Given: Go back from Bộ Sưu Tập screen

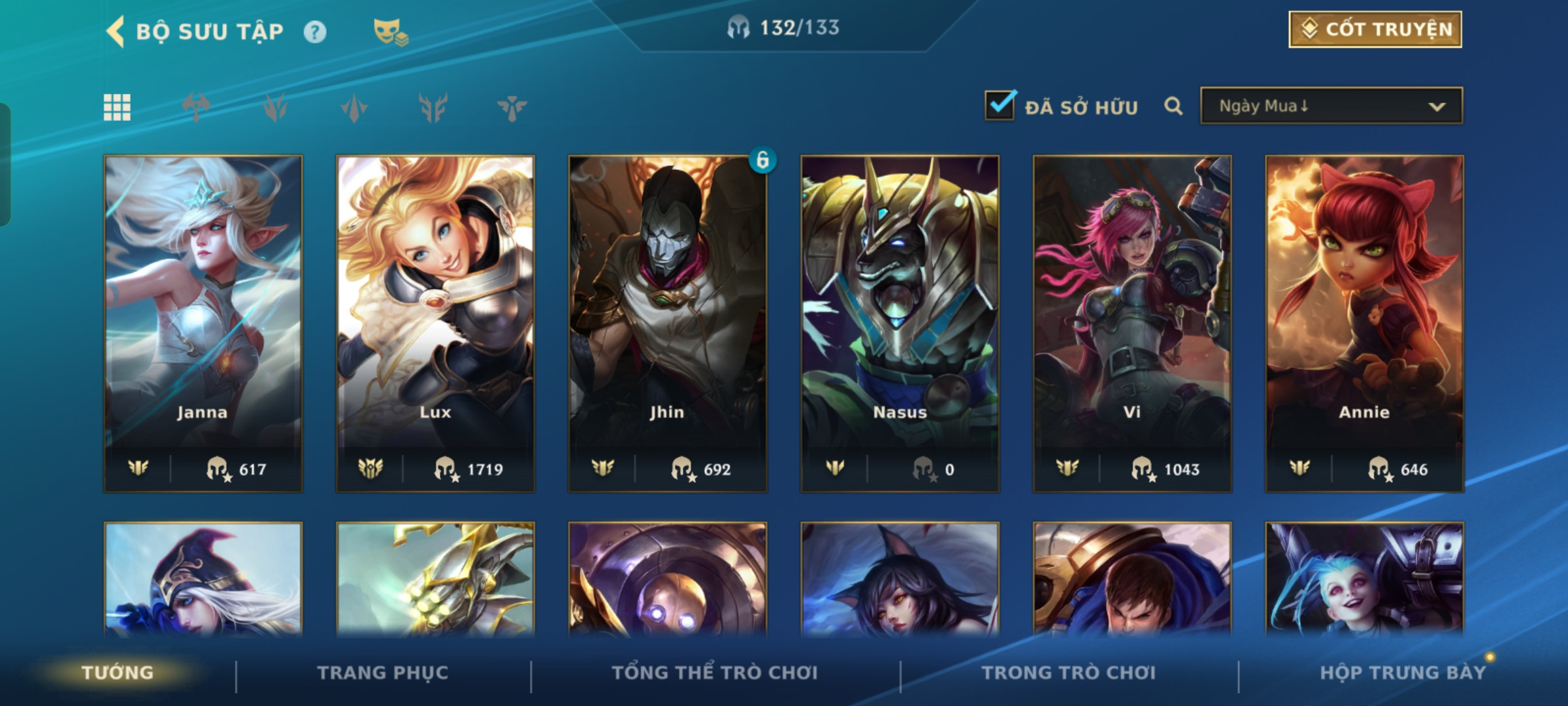Looking at the screenshot, I should coord(116,31).
